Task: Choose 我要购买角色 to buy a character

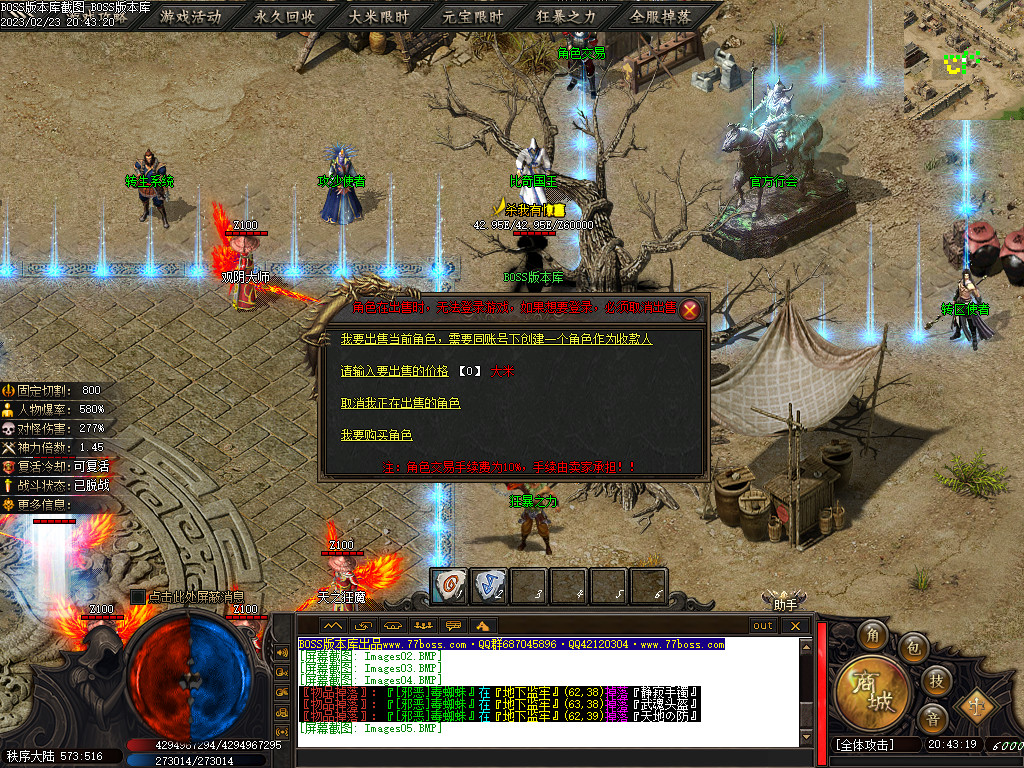Action: pos(376,435)
